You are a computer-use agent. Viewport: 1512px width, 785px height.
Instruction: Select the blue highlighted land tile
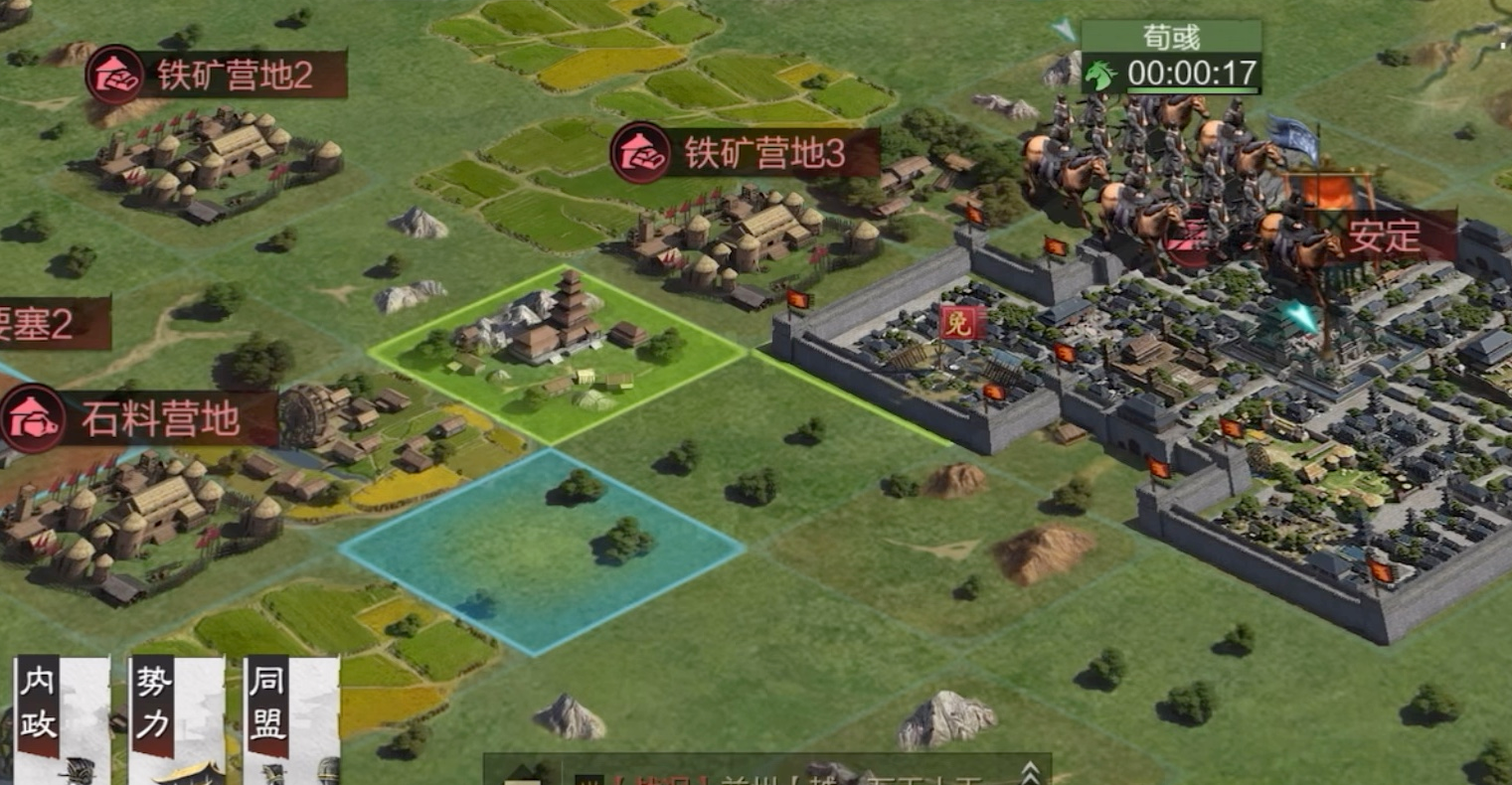(542, 549)
